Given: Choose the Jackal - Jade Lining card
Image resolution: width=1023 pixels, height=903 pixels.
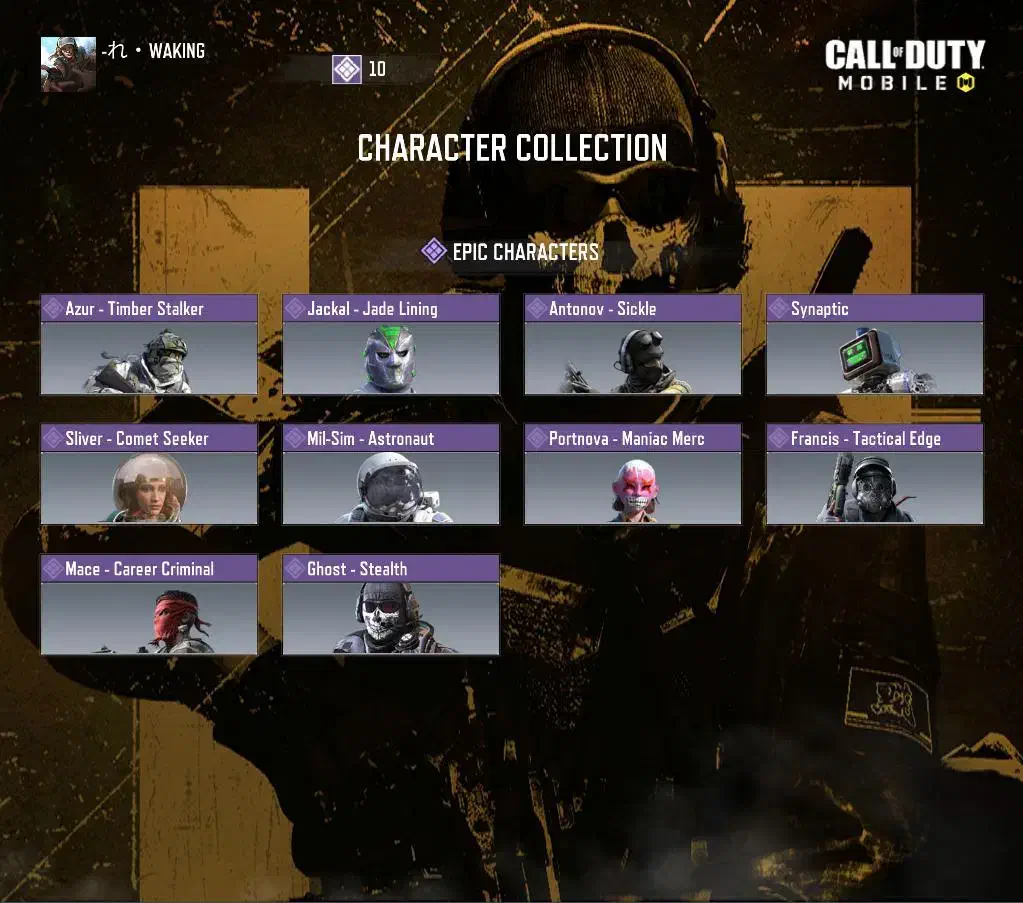Looking at the screenshot, I should (391, 345).
